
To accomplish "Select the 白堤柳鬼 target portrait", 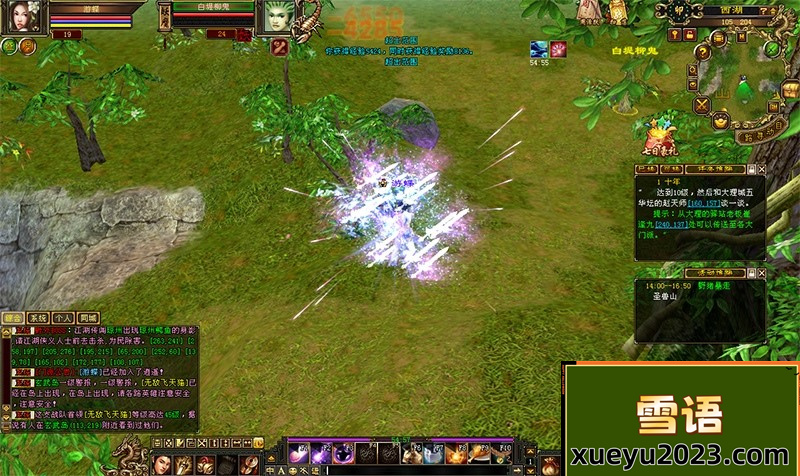I will click(277, 16).
